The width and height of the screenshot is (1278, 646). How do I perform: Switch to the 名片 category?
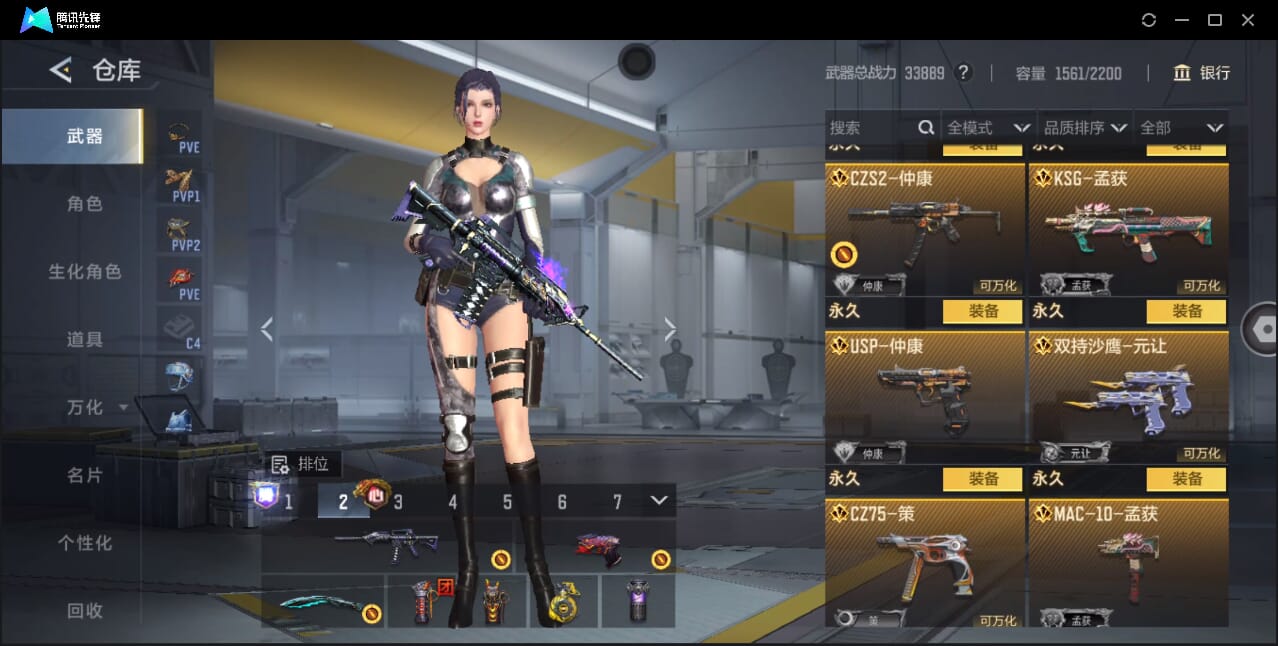tap(84, 476)
